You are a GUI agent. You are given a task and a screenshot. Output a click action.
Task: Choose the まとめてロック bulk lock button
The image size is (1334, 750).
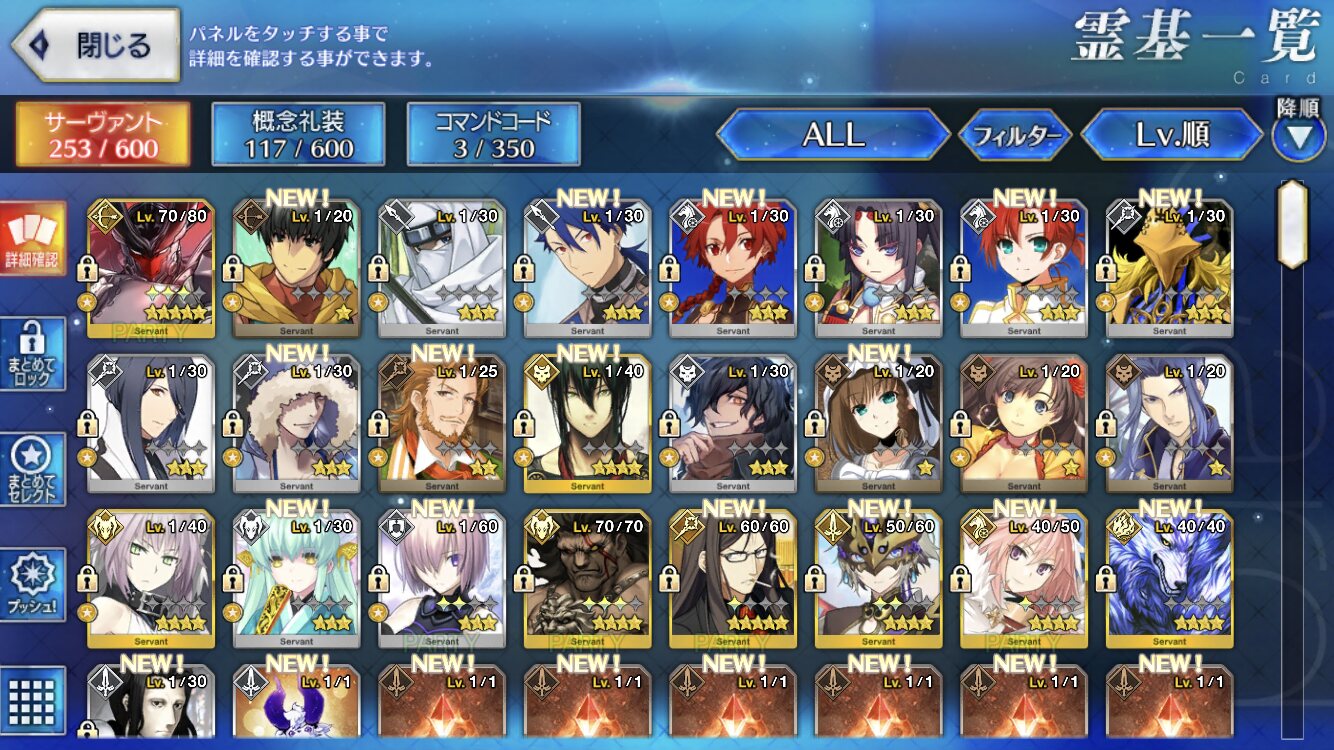[x=33, y=355]
